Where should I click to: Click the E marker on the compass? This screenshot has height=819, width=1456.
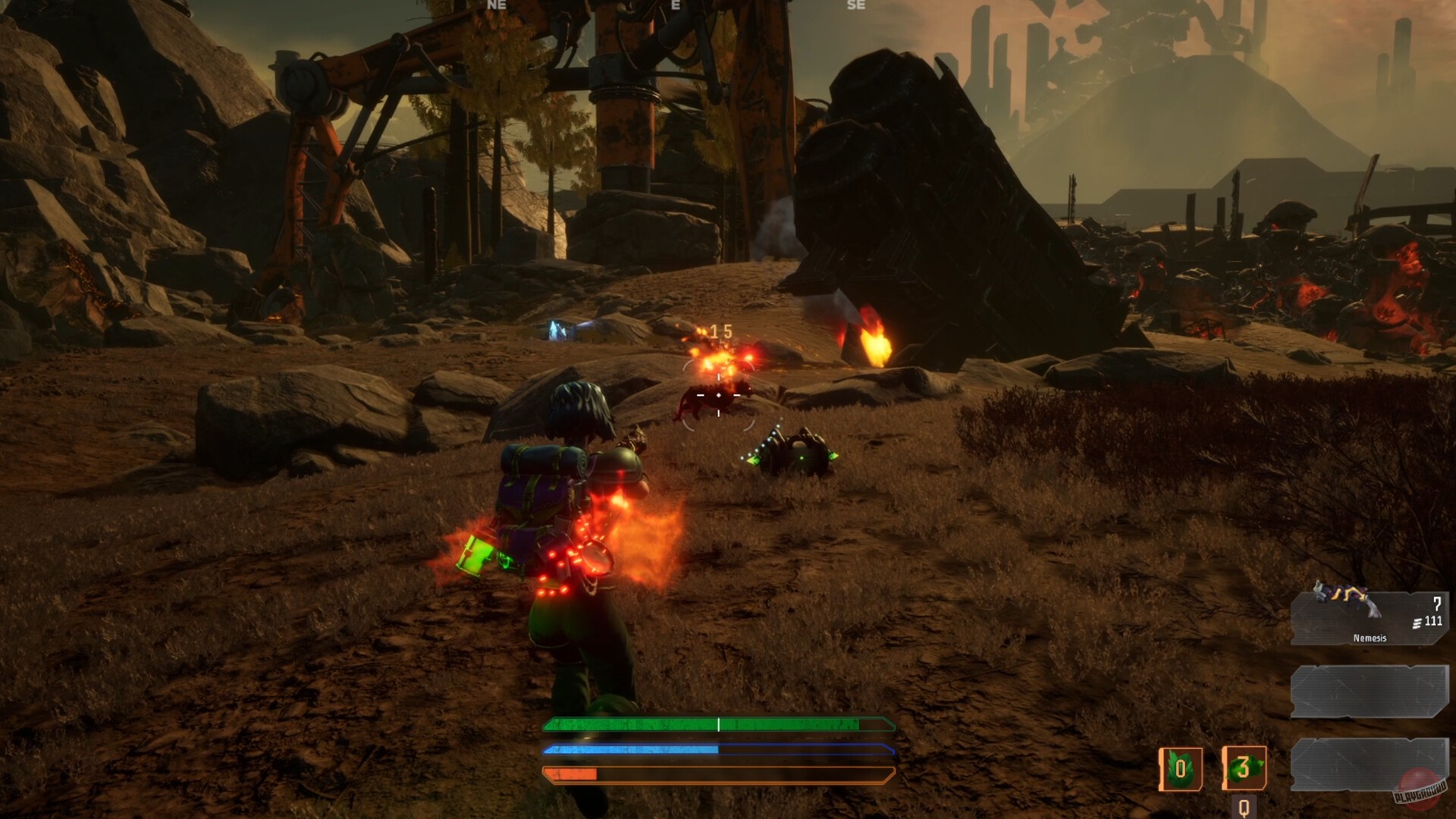(673, 5)
